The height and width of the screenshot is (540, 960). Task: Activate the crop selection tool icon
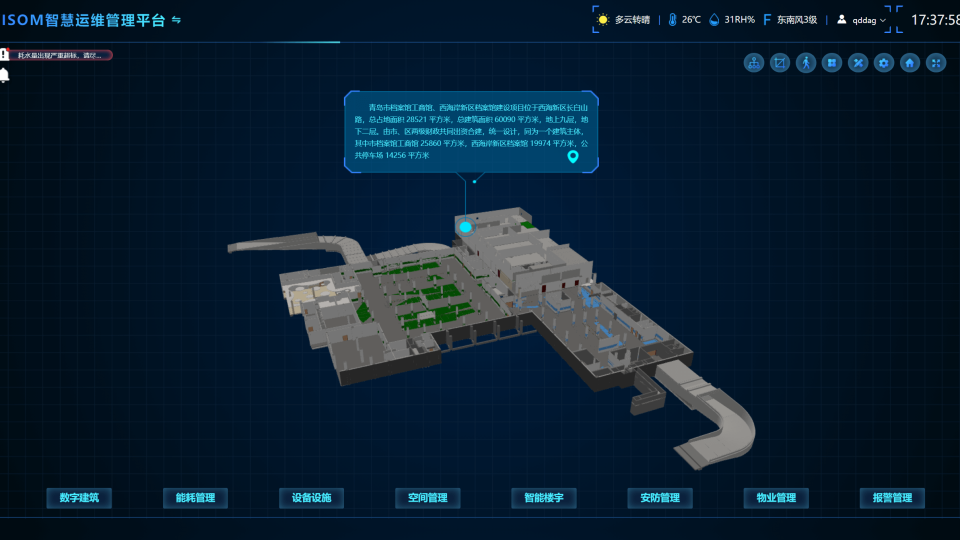click(x=780, y=63)
